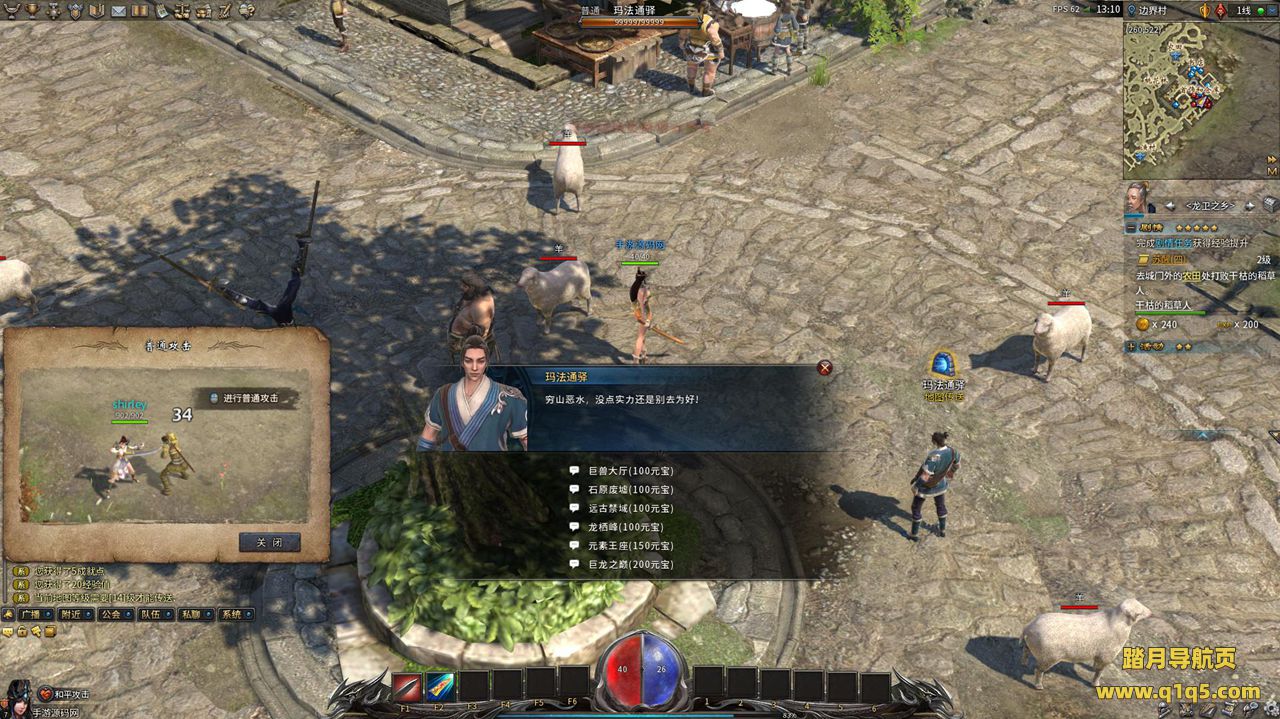Close the 玛法通驿 dialogue window
Viewport: 1280px width, 719px height.
click(825, 368)
